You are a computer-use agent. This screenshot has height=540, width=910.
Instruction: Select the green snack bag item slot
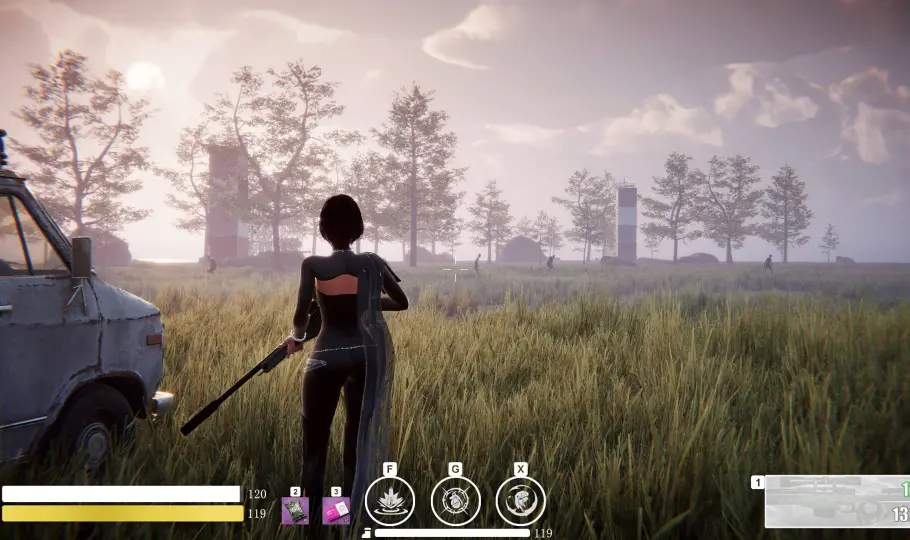point(295,511)
